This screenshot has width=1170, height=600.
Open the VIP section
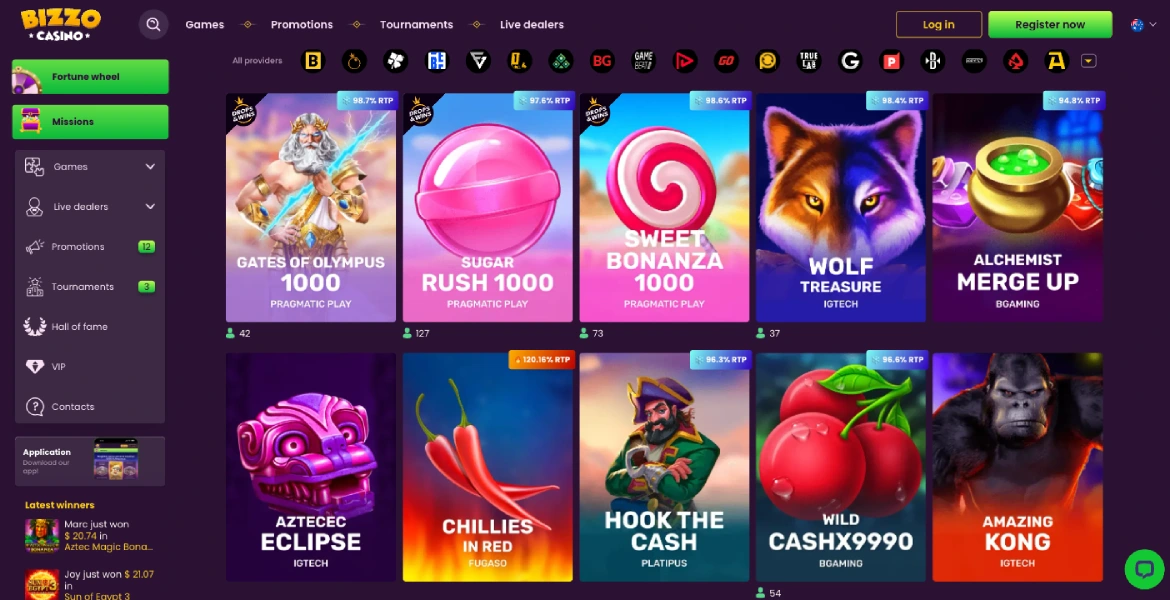tap(58, 367)
